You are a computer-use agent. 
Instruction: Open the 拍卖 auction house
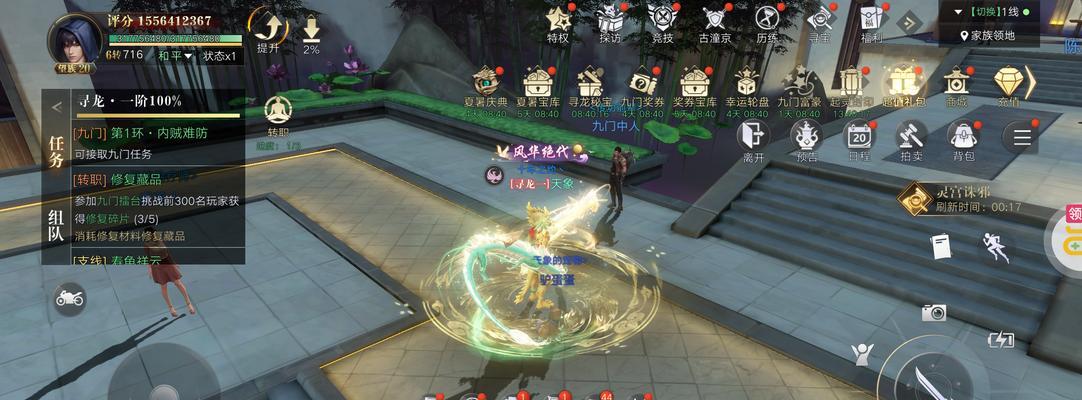[x=911, y=136]
